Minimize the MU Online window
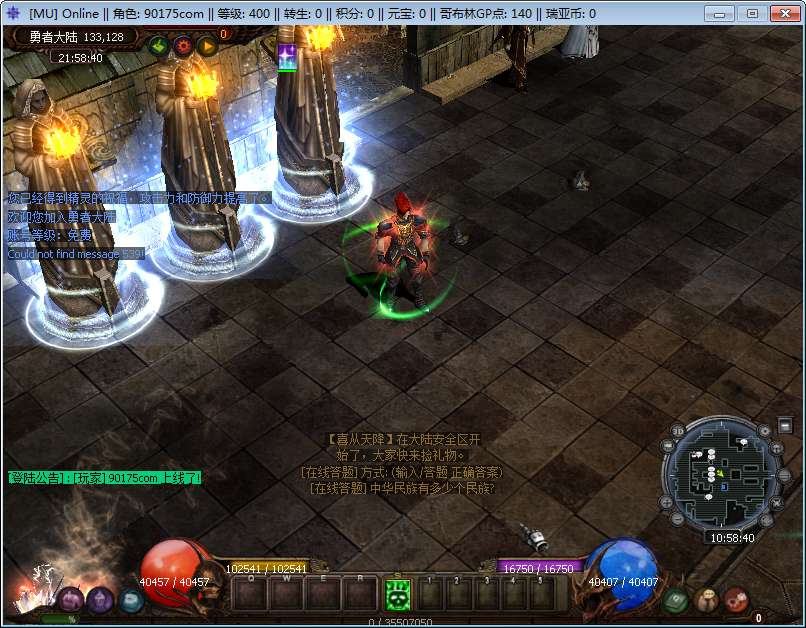 (x=721, y=13)
